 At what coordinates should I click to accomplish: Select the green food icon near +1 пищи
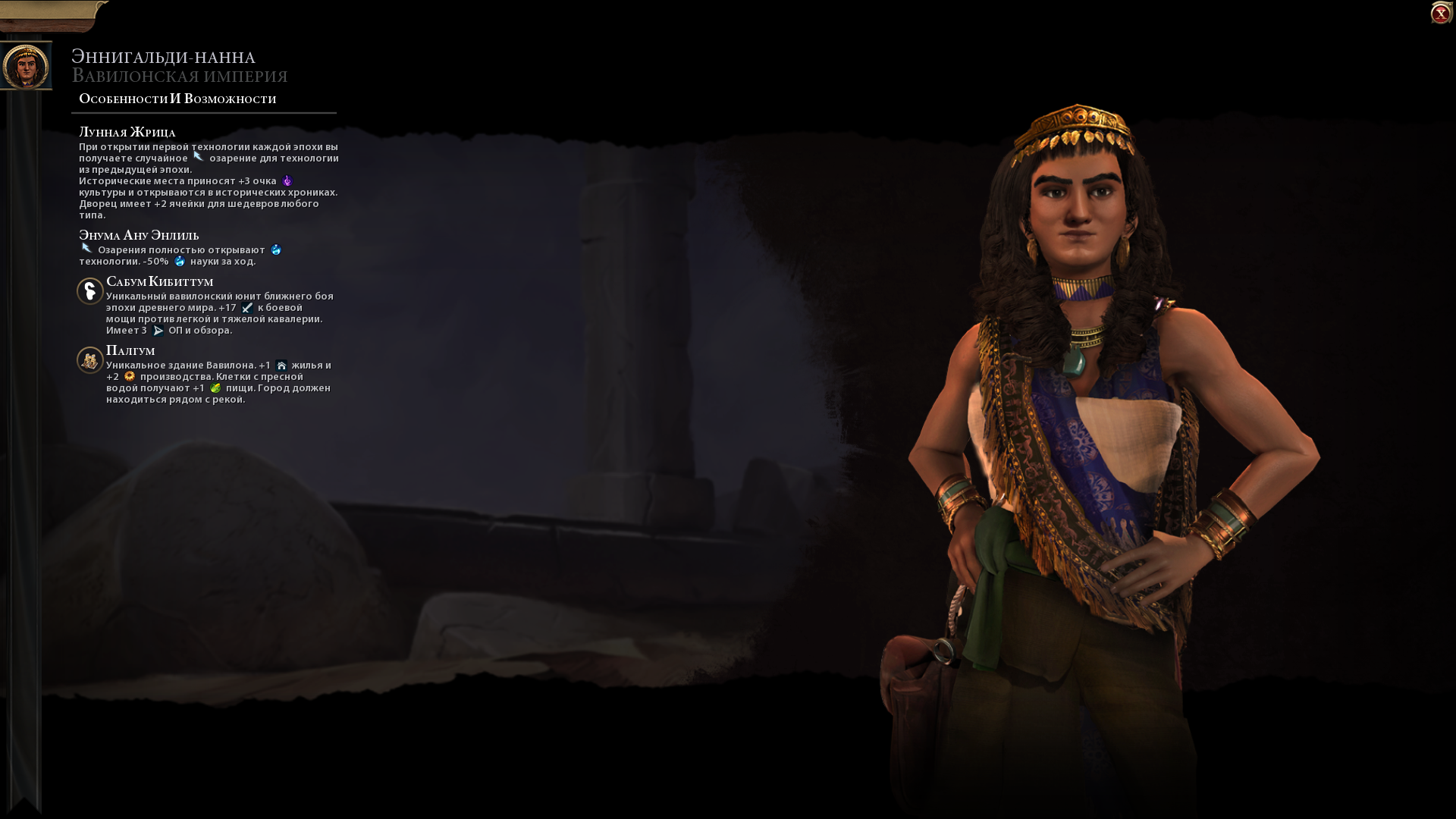click(217, 388)
